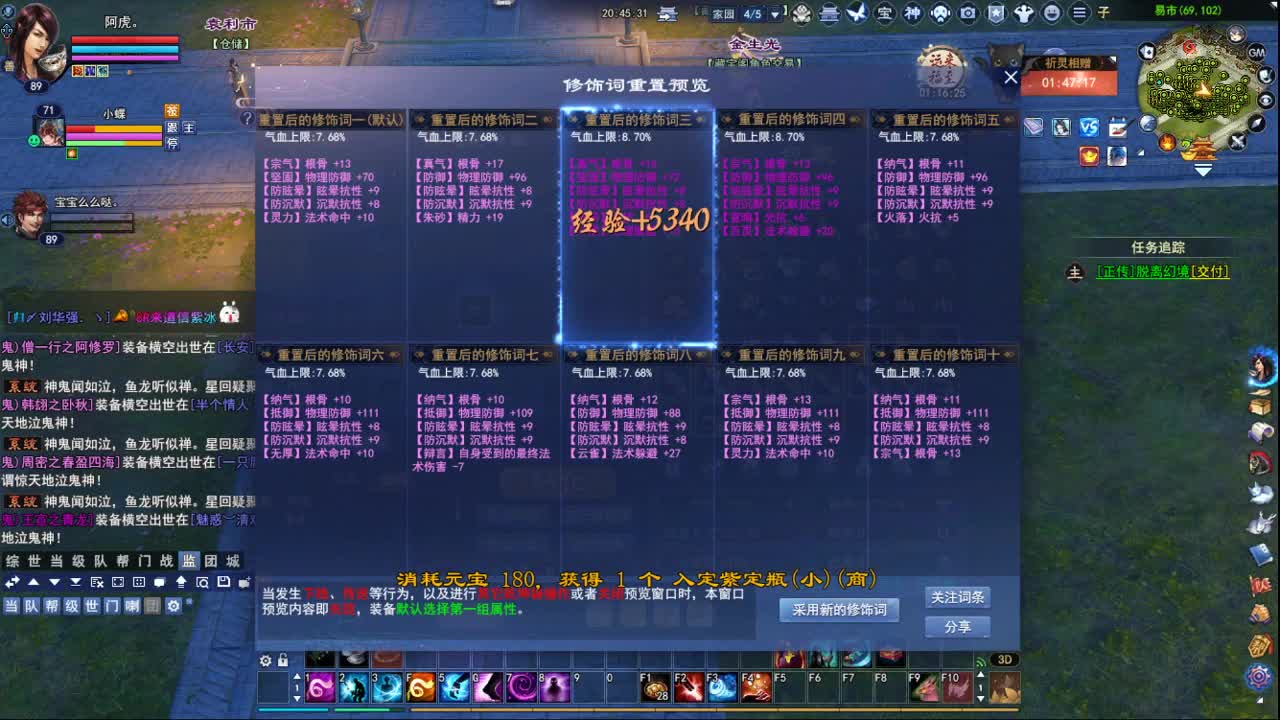This screenshot has width=1280, height=720.
Task: Open the 宝 treasure icon on top bar
Action: [886, 13]
